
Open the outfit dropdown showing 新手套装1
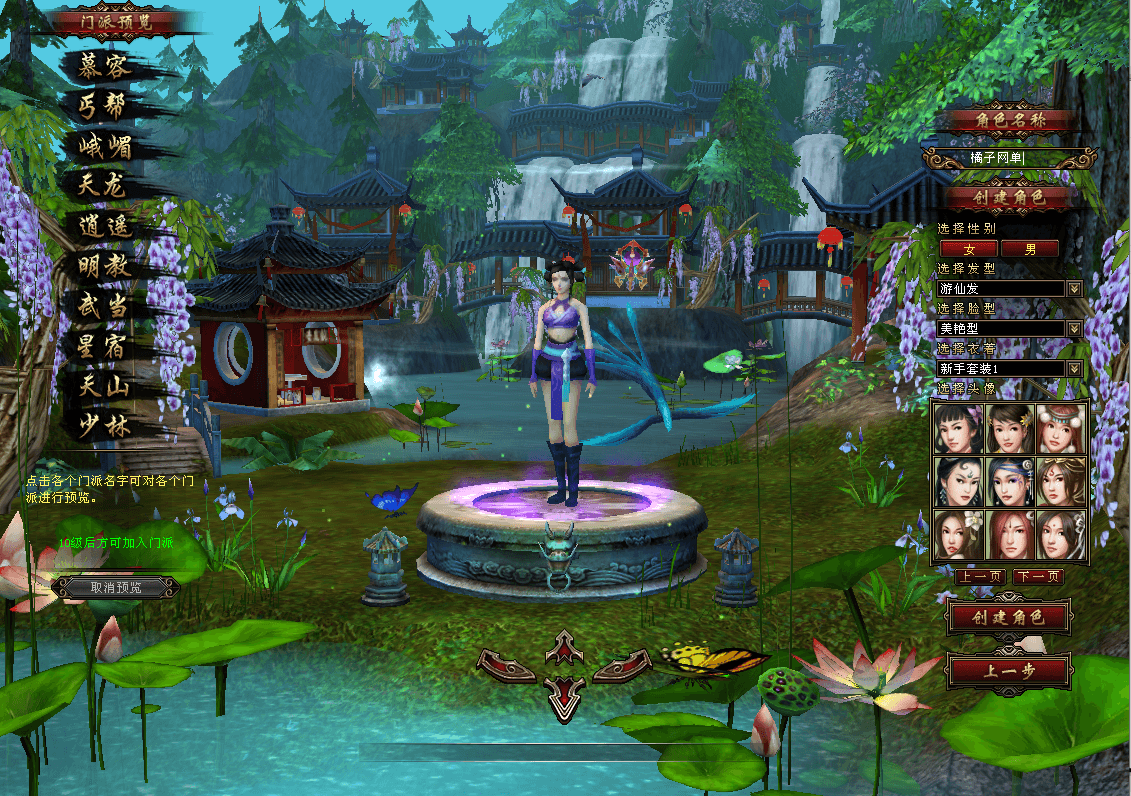pyautogui.click(x=1074, y=368)
